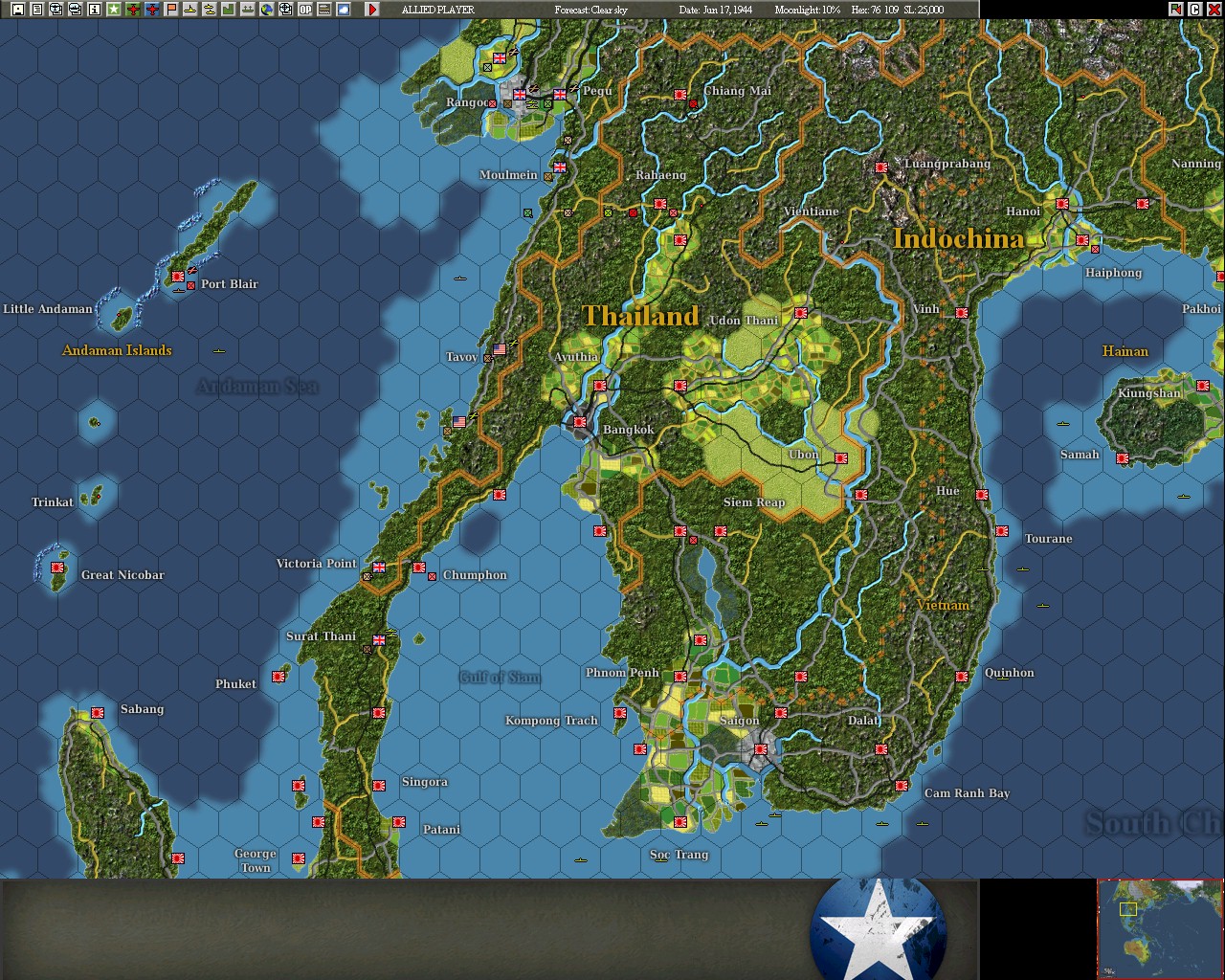The image size is (1225, 980).
Task: Click the US flag unit near Tavoy
Action: coord(500,349)
